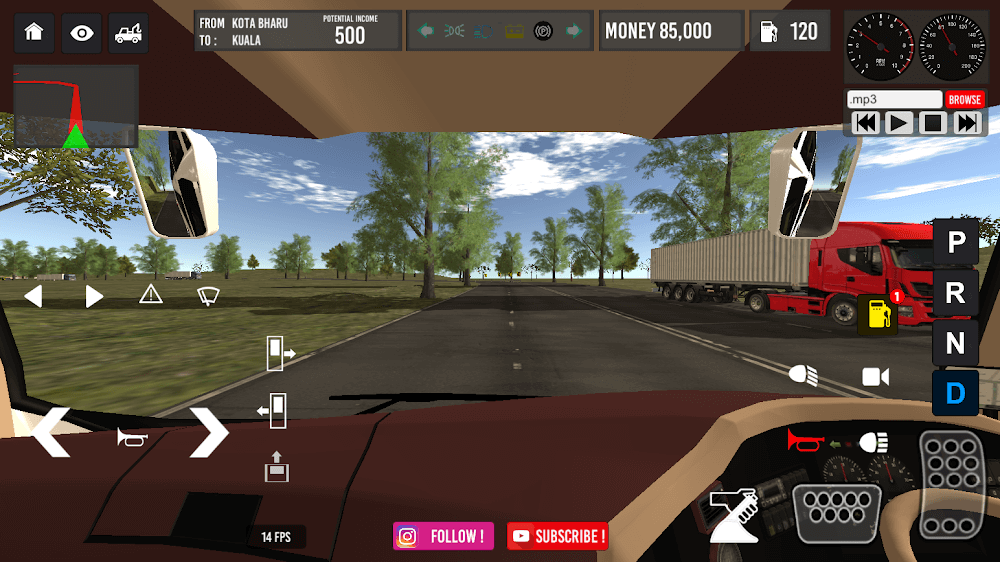Skip to the next music track
The height and width of the screenshot is (562, 1000).
click(x=967, y=123)
